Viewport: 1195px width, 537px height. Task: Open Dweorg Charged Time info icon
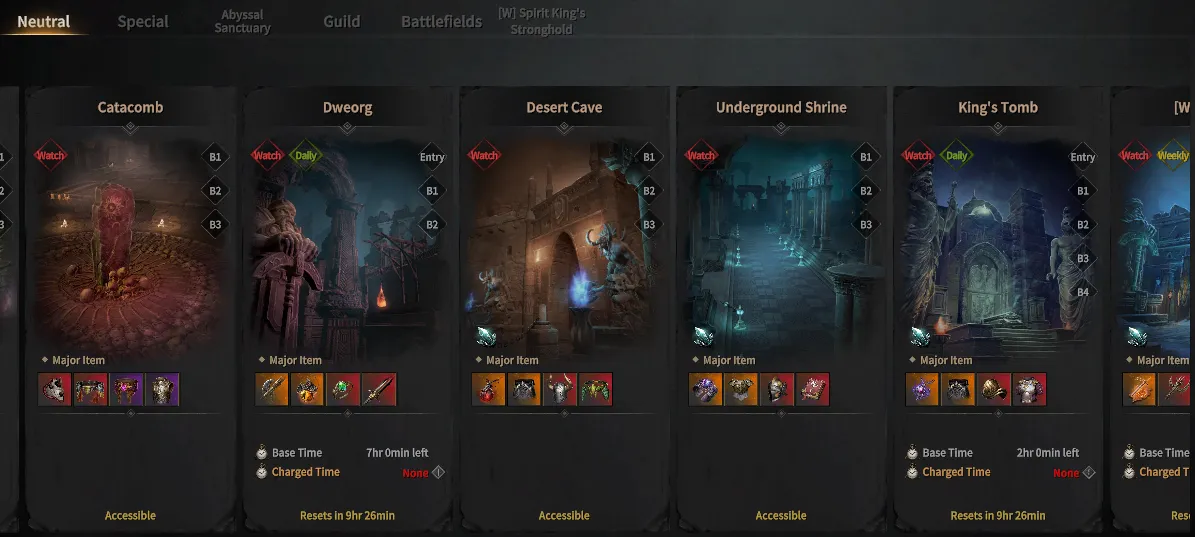[438, 473]
